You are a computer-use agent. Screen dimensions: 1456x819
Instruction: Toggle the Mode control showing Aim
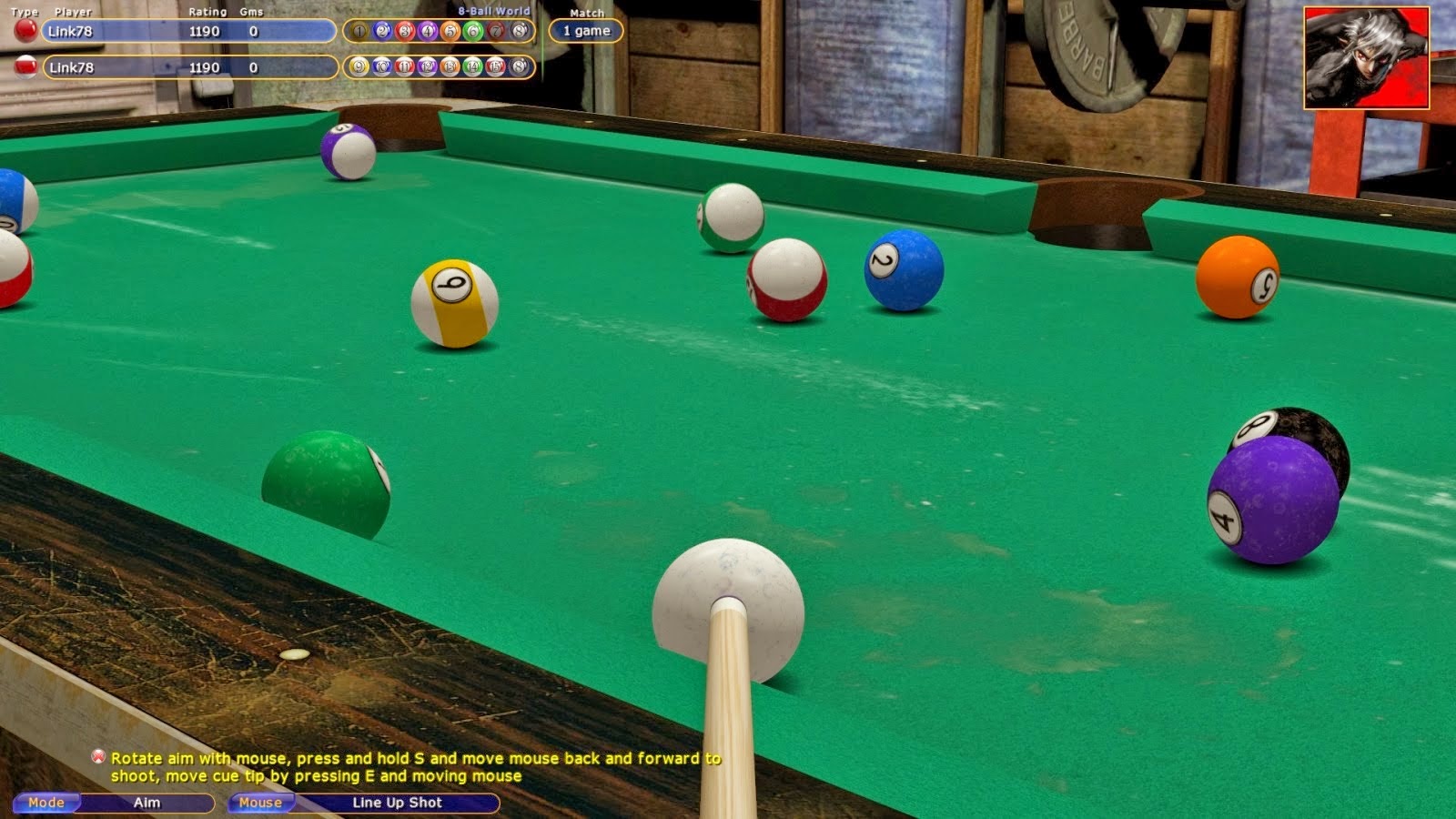pos(45,803)
